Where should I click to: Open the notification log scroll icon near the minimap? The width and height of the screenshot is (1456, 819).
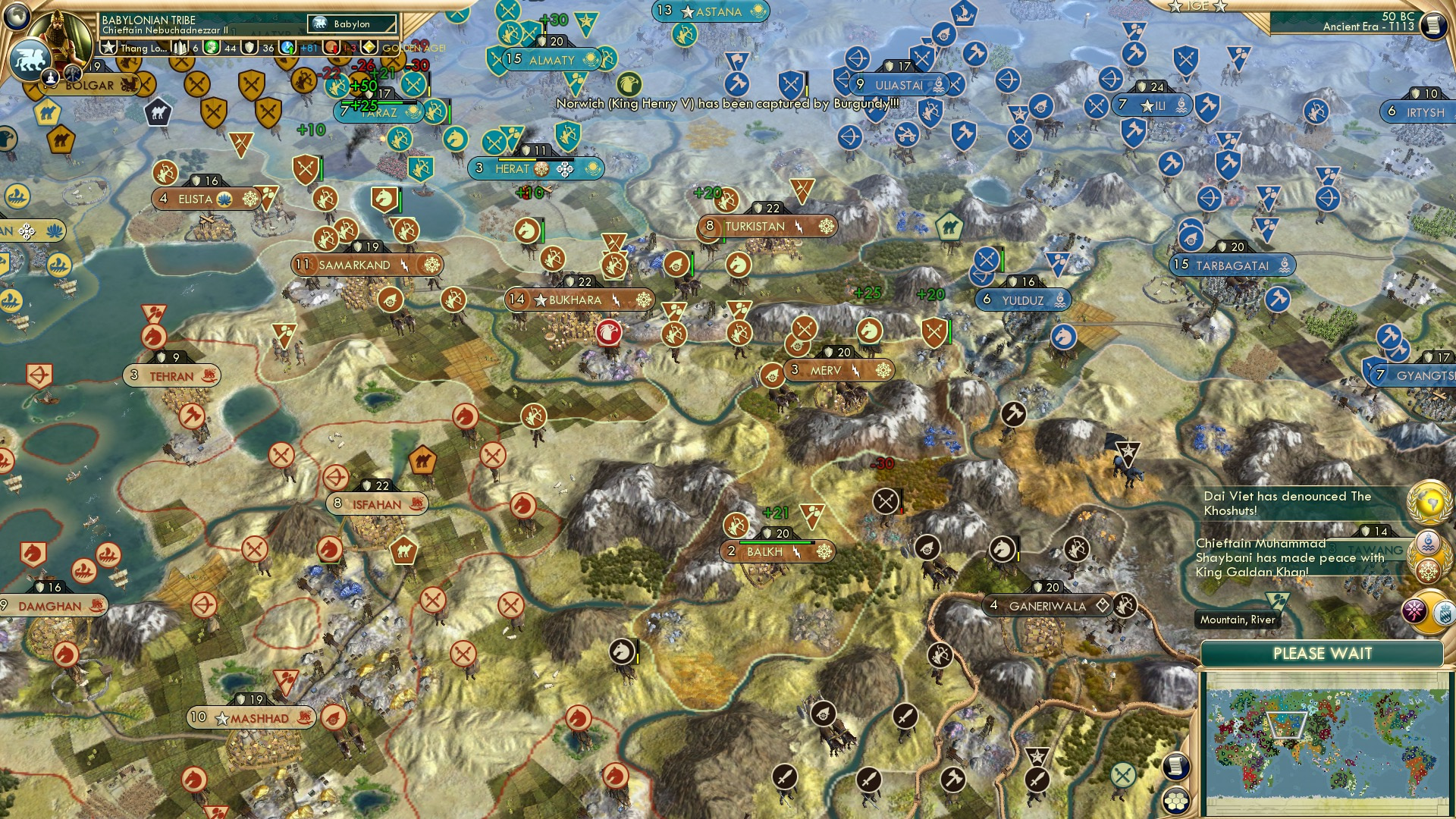pos(1175,767)
